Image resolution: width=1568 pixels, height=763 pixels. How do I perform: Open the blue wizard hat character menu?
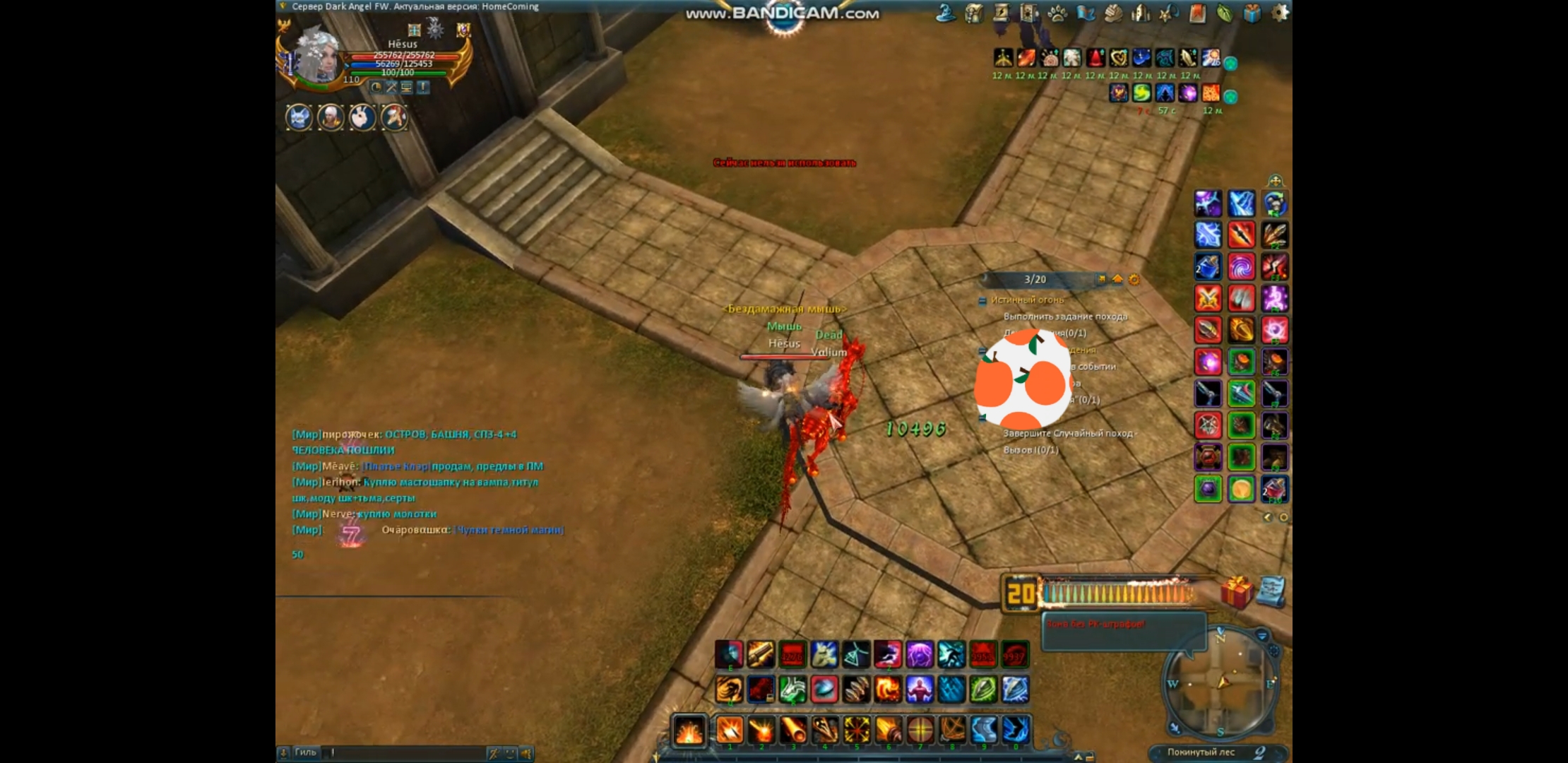pos(946,13)
